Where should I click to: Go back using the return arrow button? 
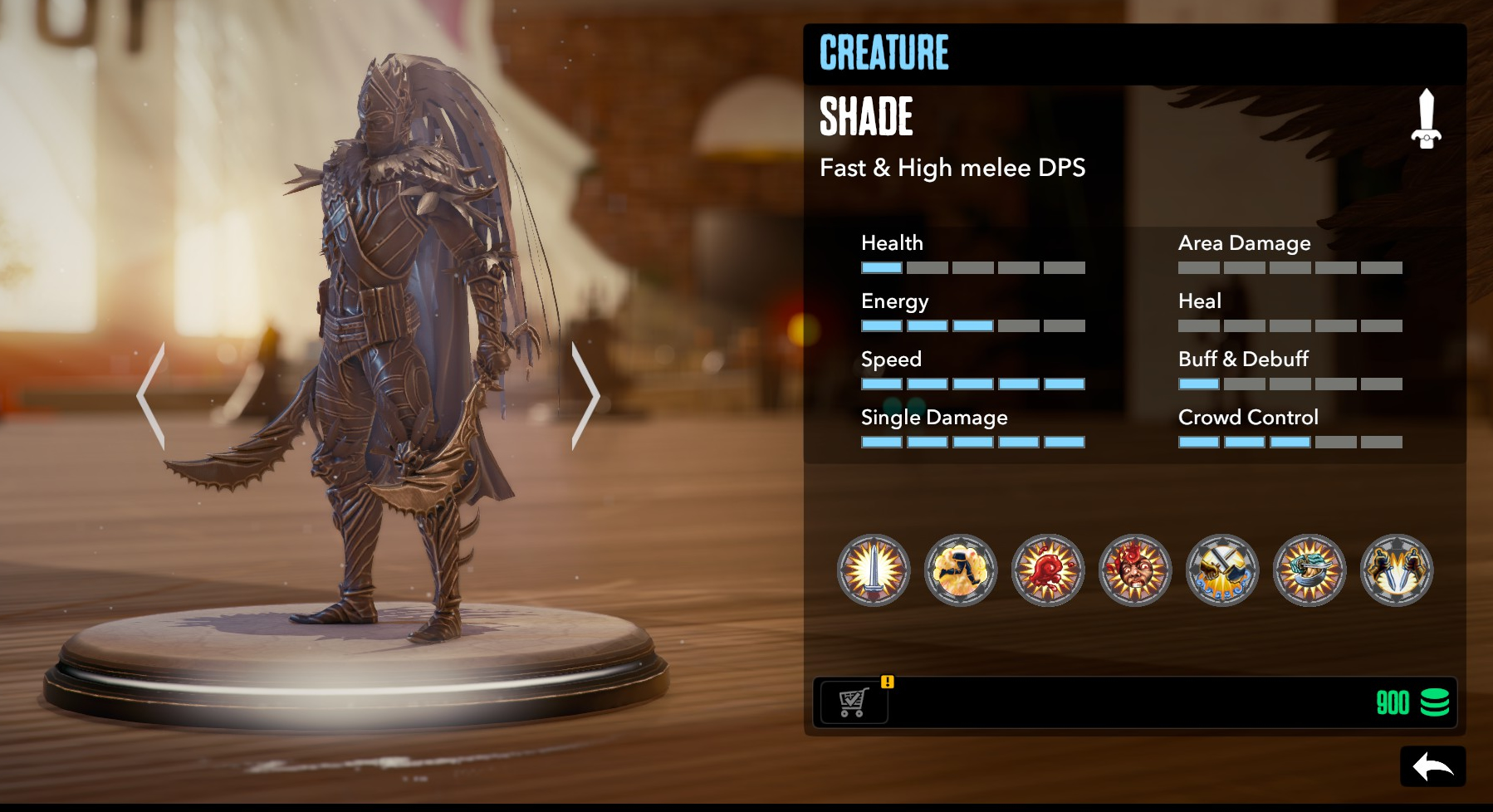coord(1432,766)
